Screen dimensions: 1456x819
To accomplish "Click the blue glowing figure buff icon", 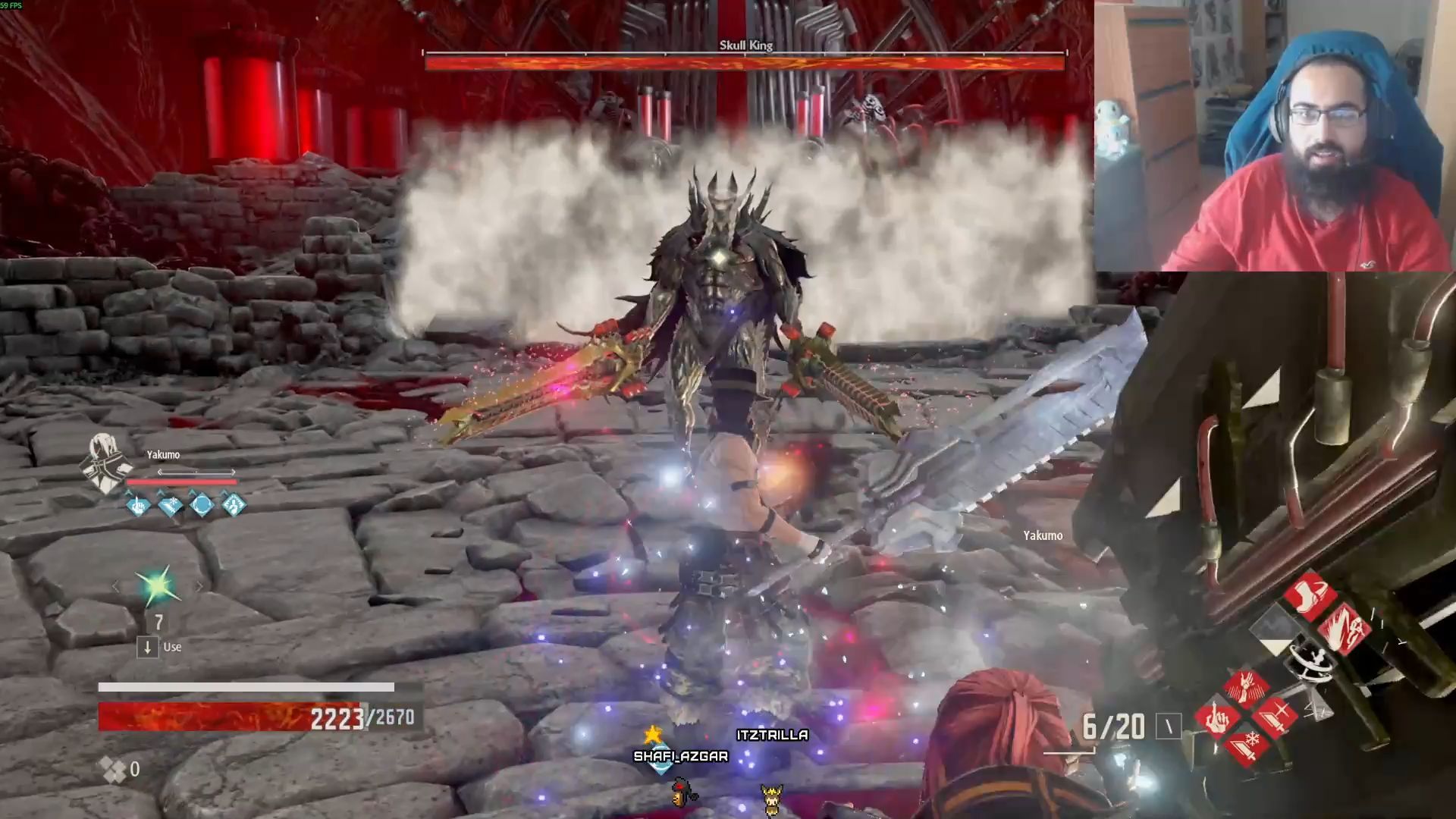I will click(234, 504).
